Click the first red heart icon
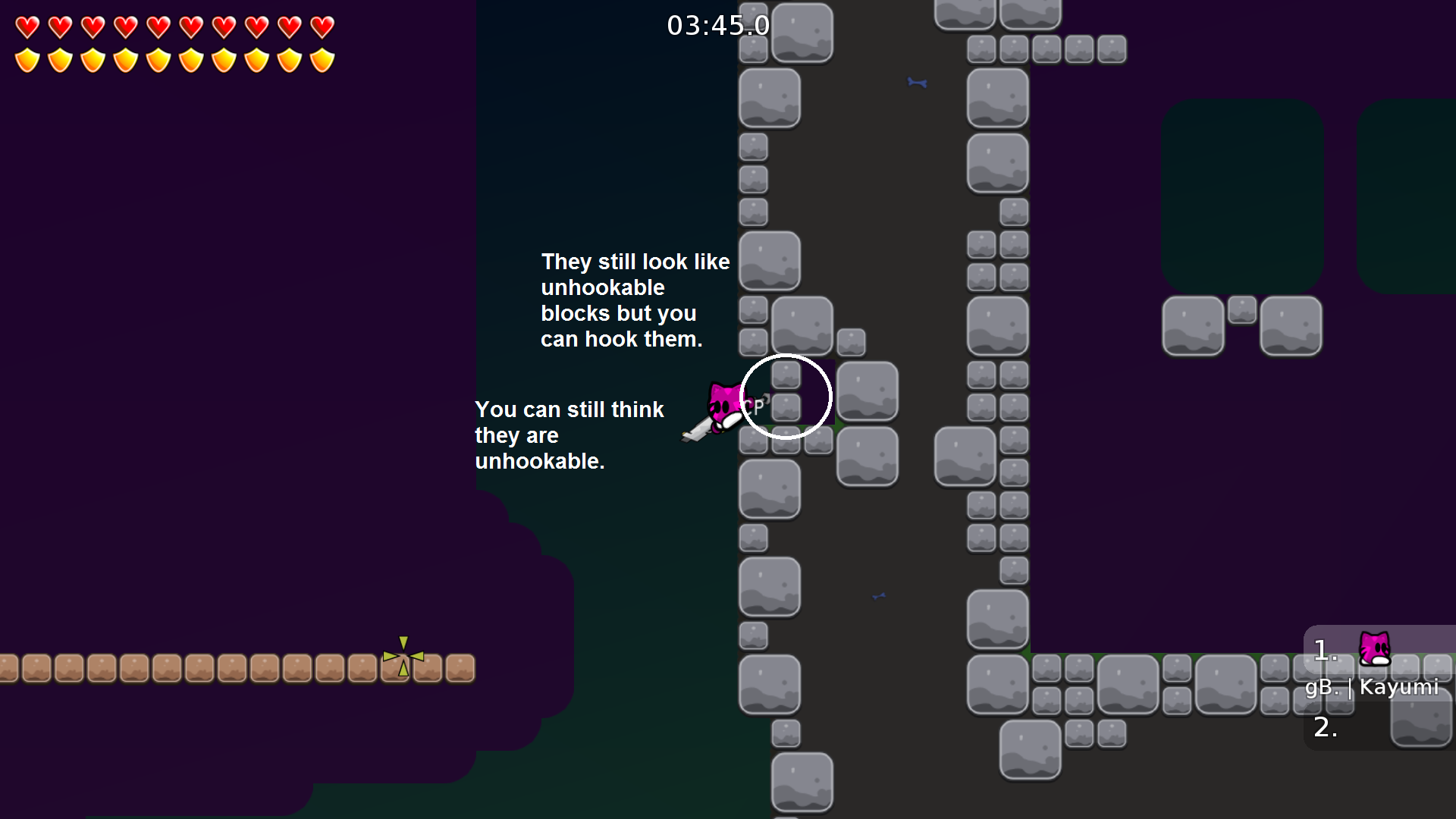This screenshot has width=1456, height=819. click(x=26, y=27)
